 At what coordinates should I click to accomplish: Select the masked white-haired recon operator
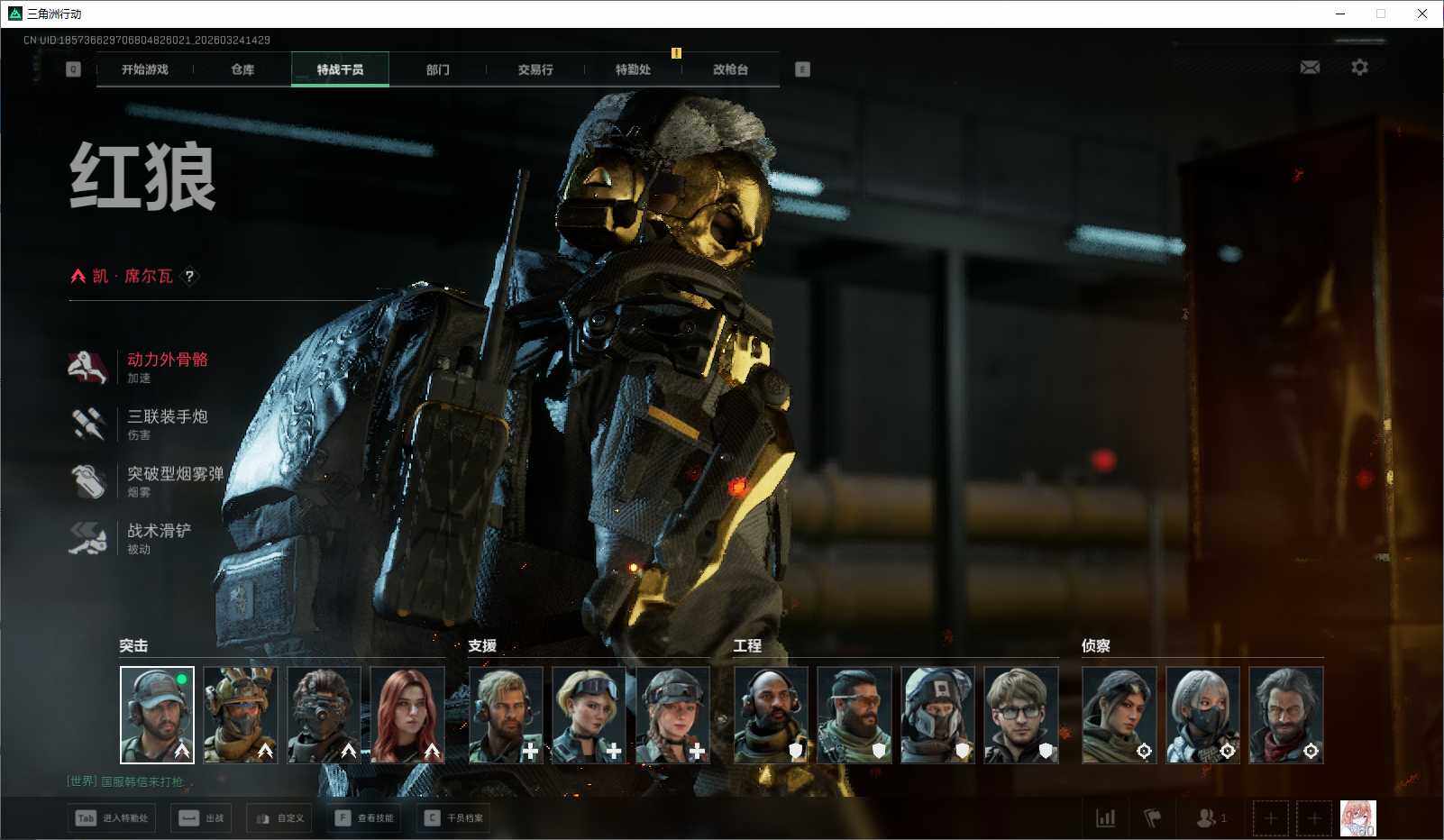1202,715
